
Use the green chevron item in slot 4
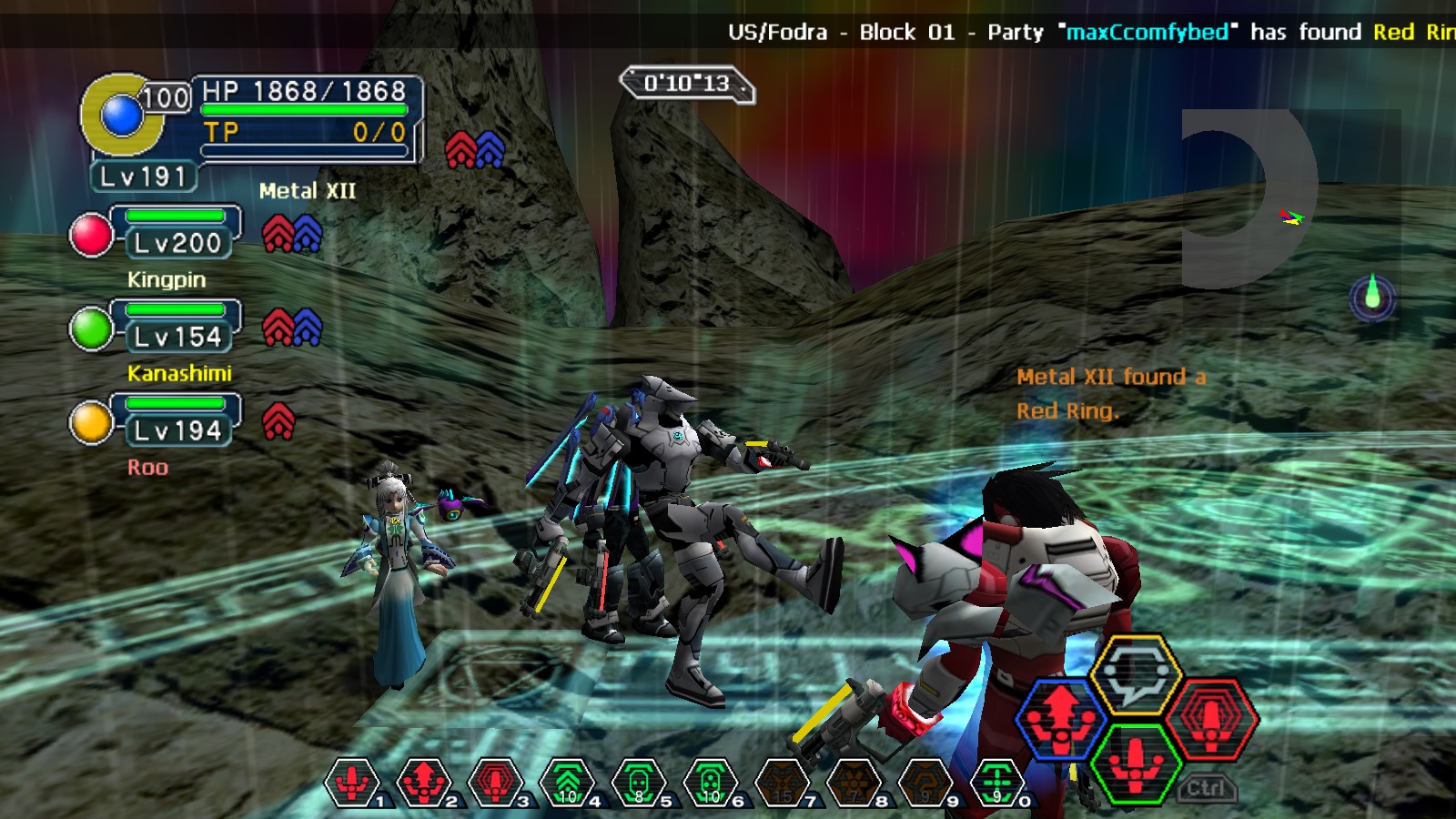(x=568, y=781)
